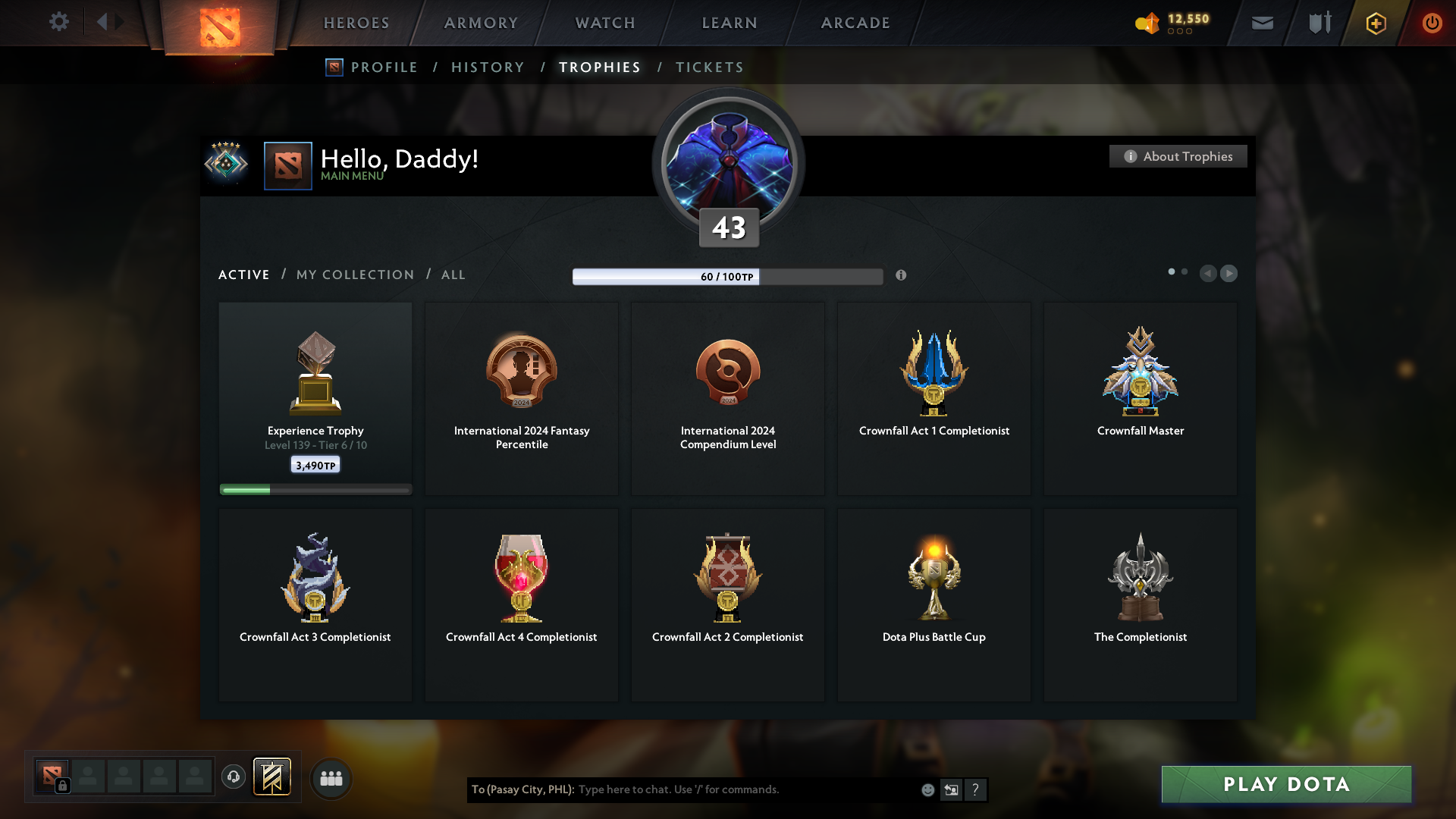Open the Dota Plus hexagon plus icon
The image size is (1456, 819).
(x=1375, y=23)
